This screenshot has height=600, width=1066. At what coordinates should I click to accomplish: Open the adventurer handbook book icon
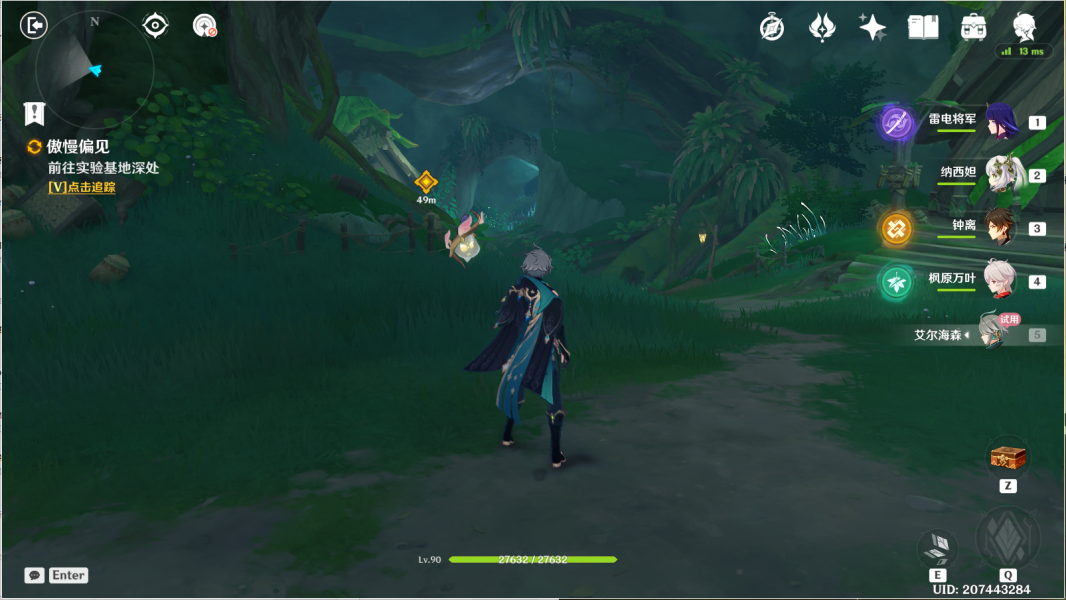(923, 28)
